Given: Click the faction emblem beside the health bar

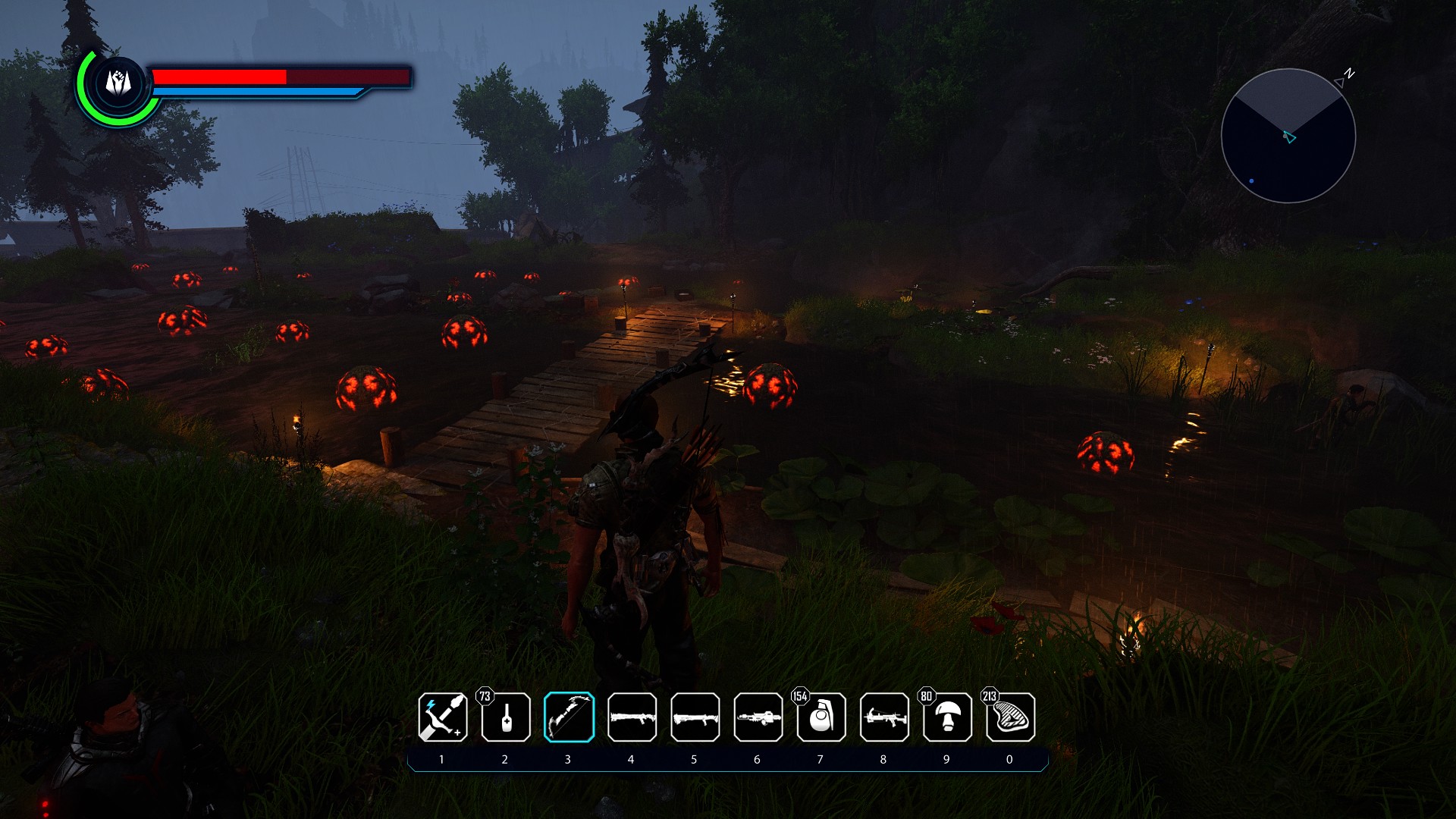Looking at the screenshot, I should coord(118,83).
